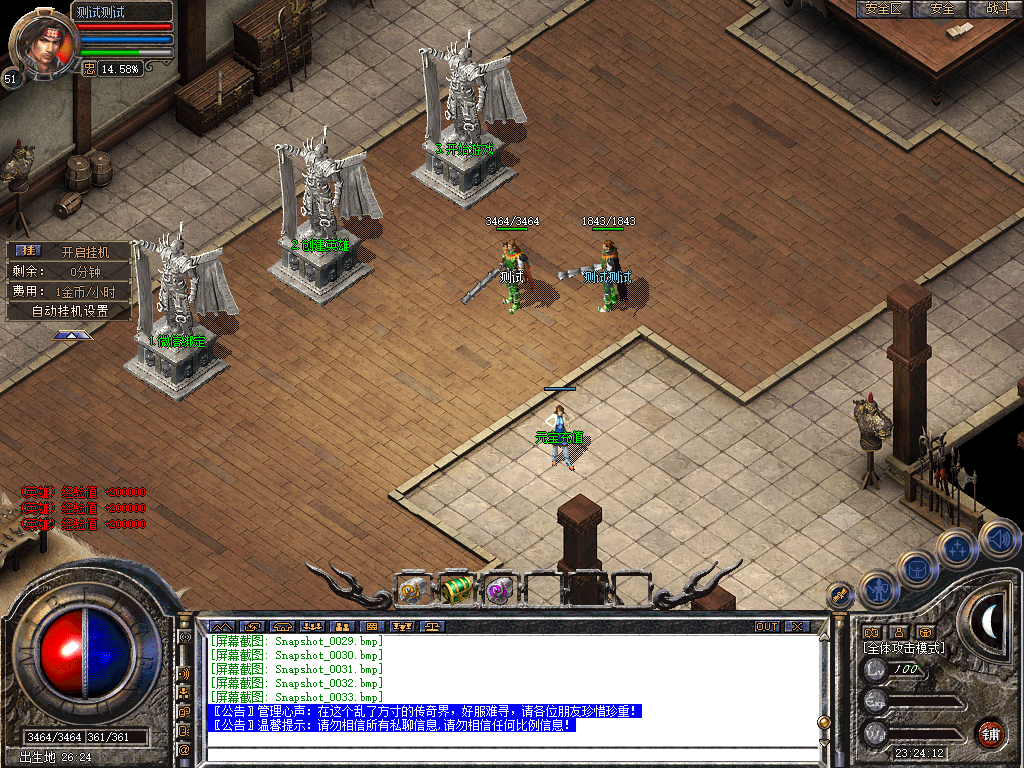Click the 开启挂机 auto-play button
Image resolution: width=1024 pixels, height=768 pixels.
click(x=82, y=252)
